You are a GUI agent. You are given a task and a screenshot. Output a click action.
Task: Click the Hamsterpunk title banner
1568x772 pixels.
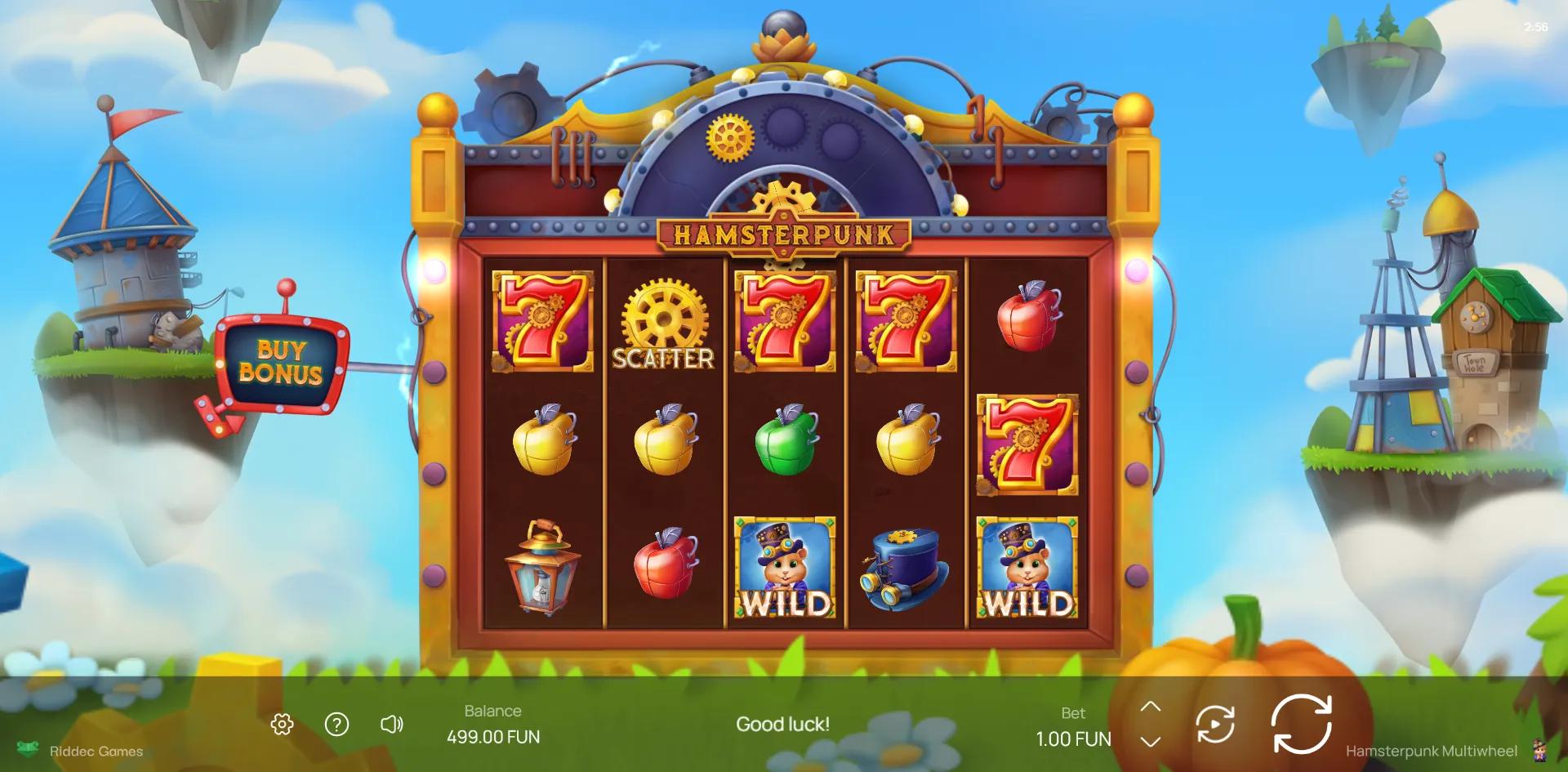point(782,235)
